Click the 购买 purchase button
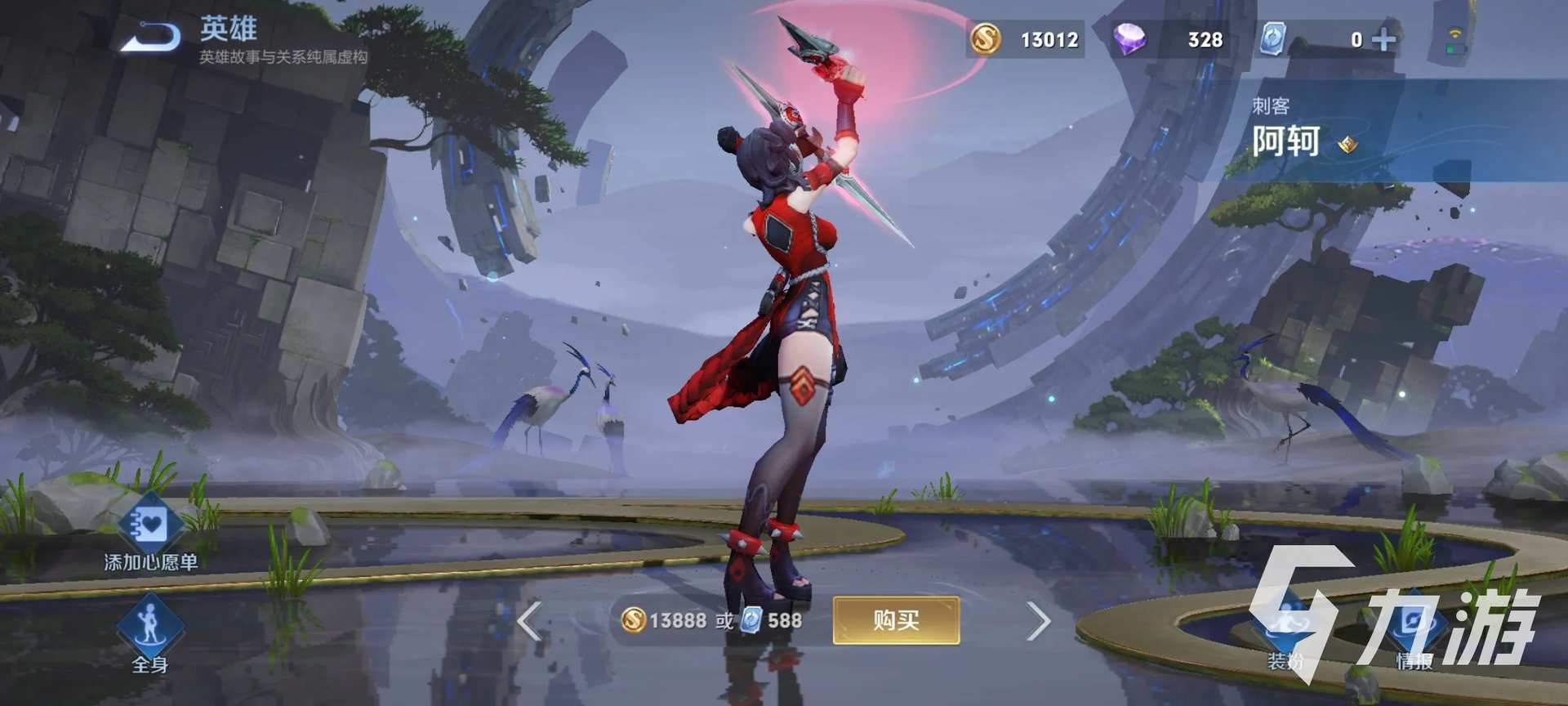 (896, 621)
